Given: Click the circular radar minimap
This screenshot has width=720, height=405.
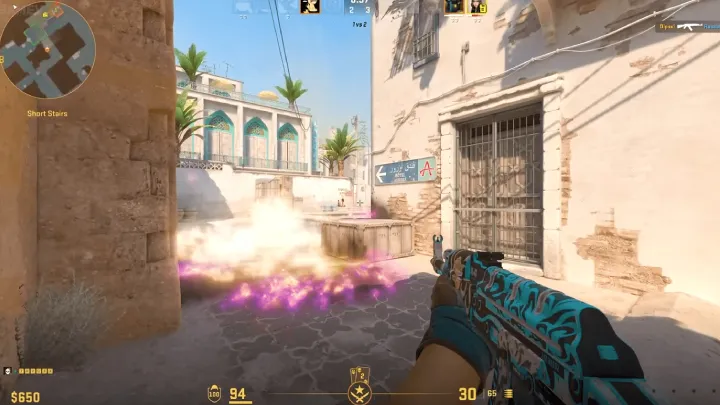Looking at the screenshot, I should coord(48,49).
